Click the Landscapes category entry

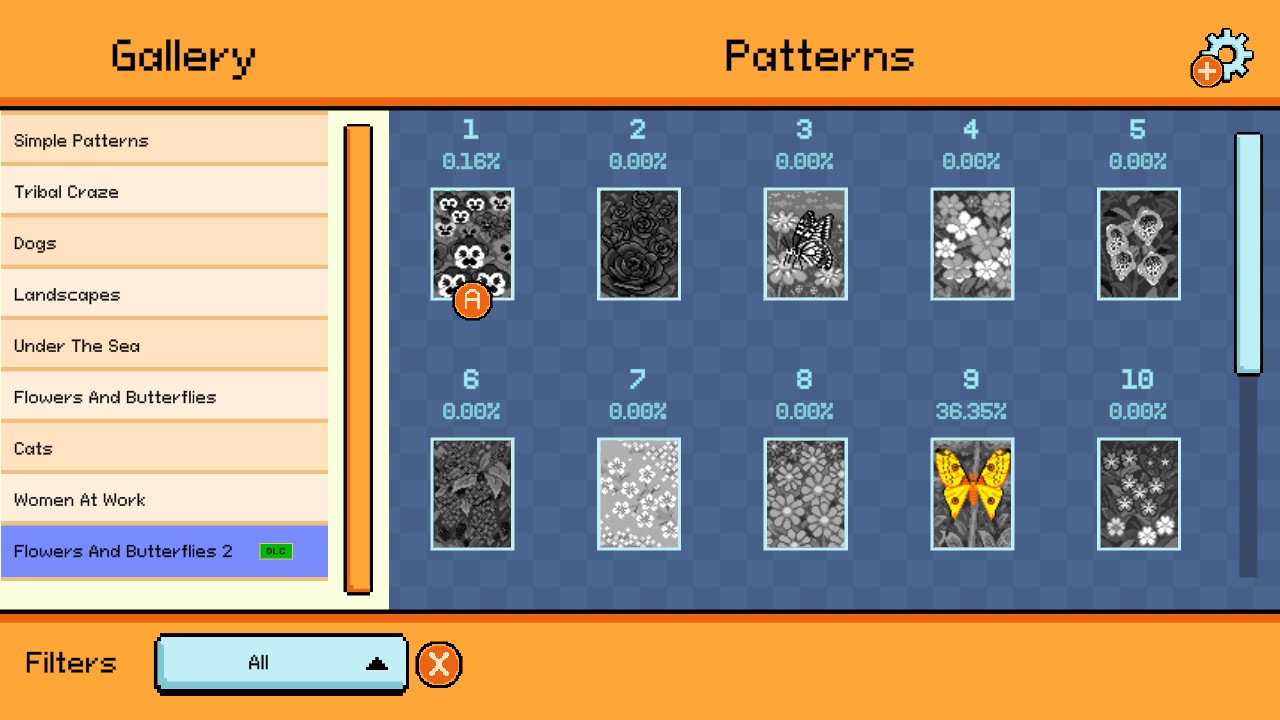pos(165,294)
